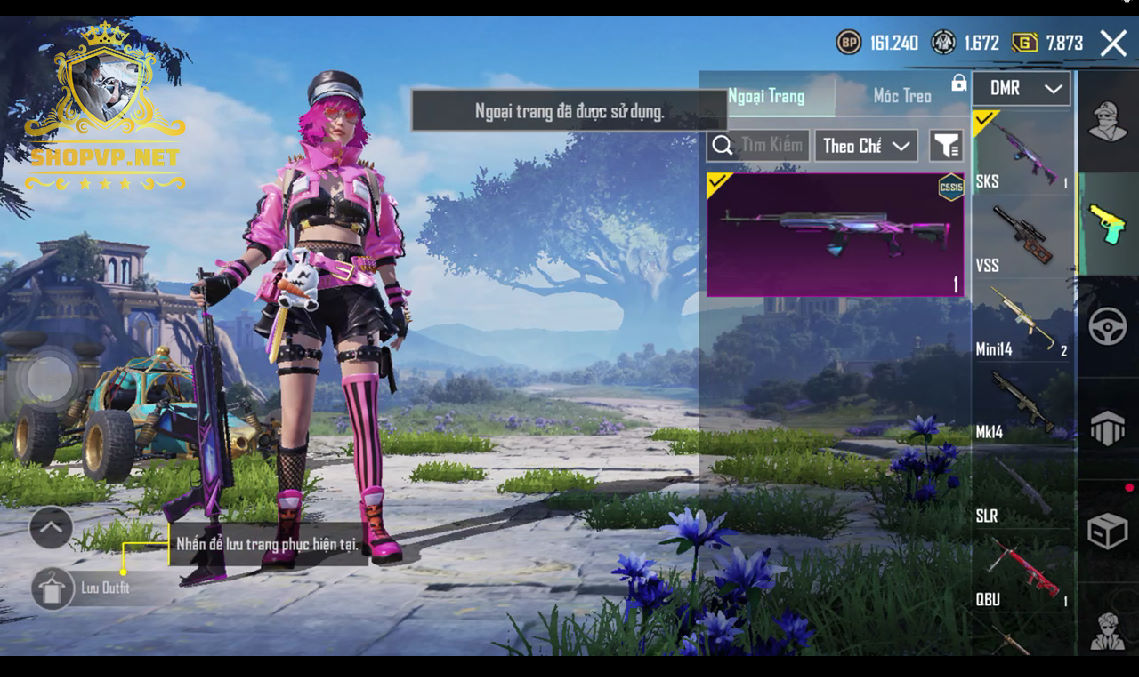
Task: Select the Mk14 weapon entry
Action: point(1022,404)
